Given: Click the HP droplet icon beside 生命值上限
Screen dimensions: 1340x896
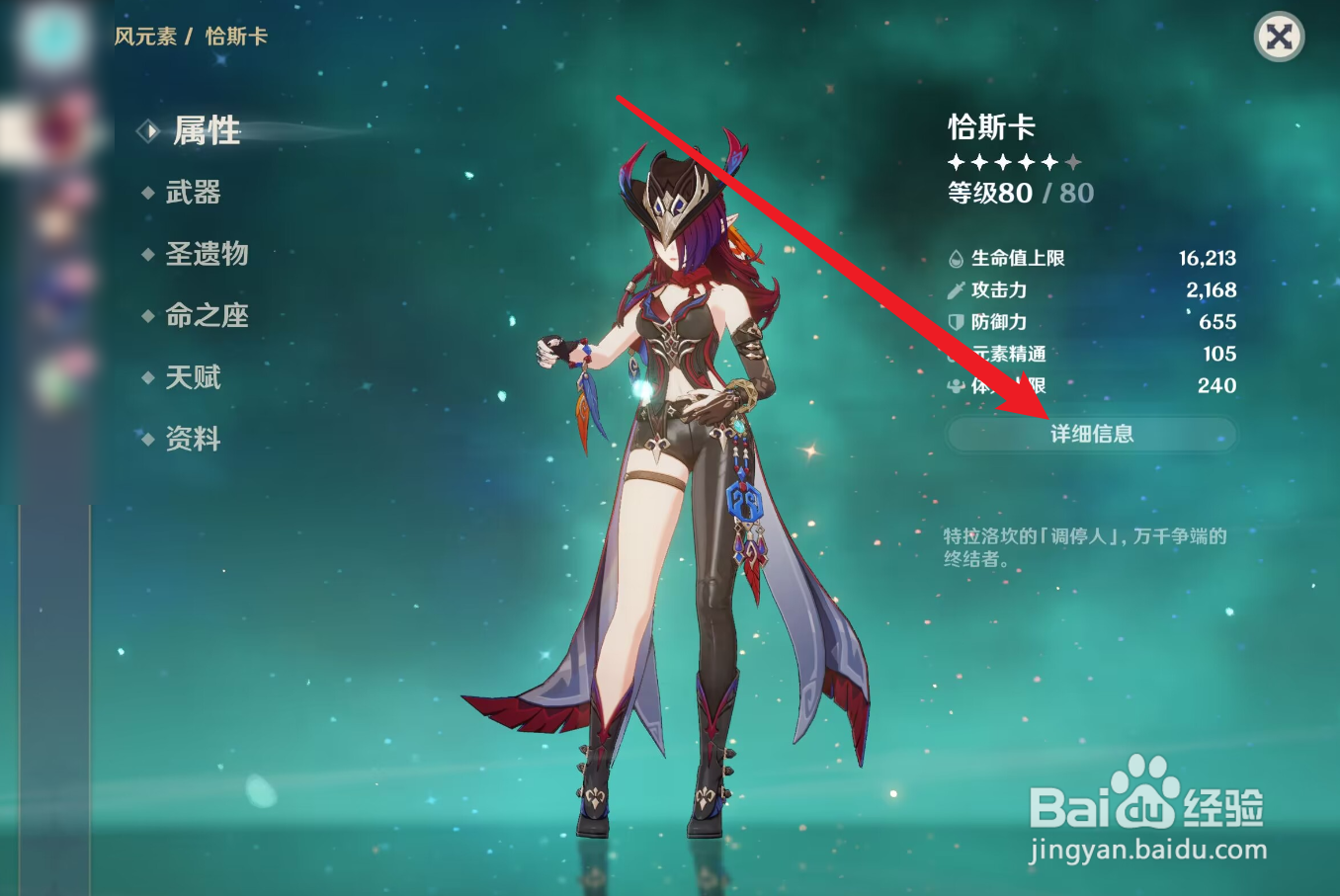Looking at the screenshot, I should click(x=954, y=258).
